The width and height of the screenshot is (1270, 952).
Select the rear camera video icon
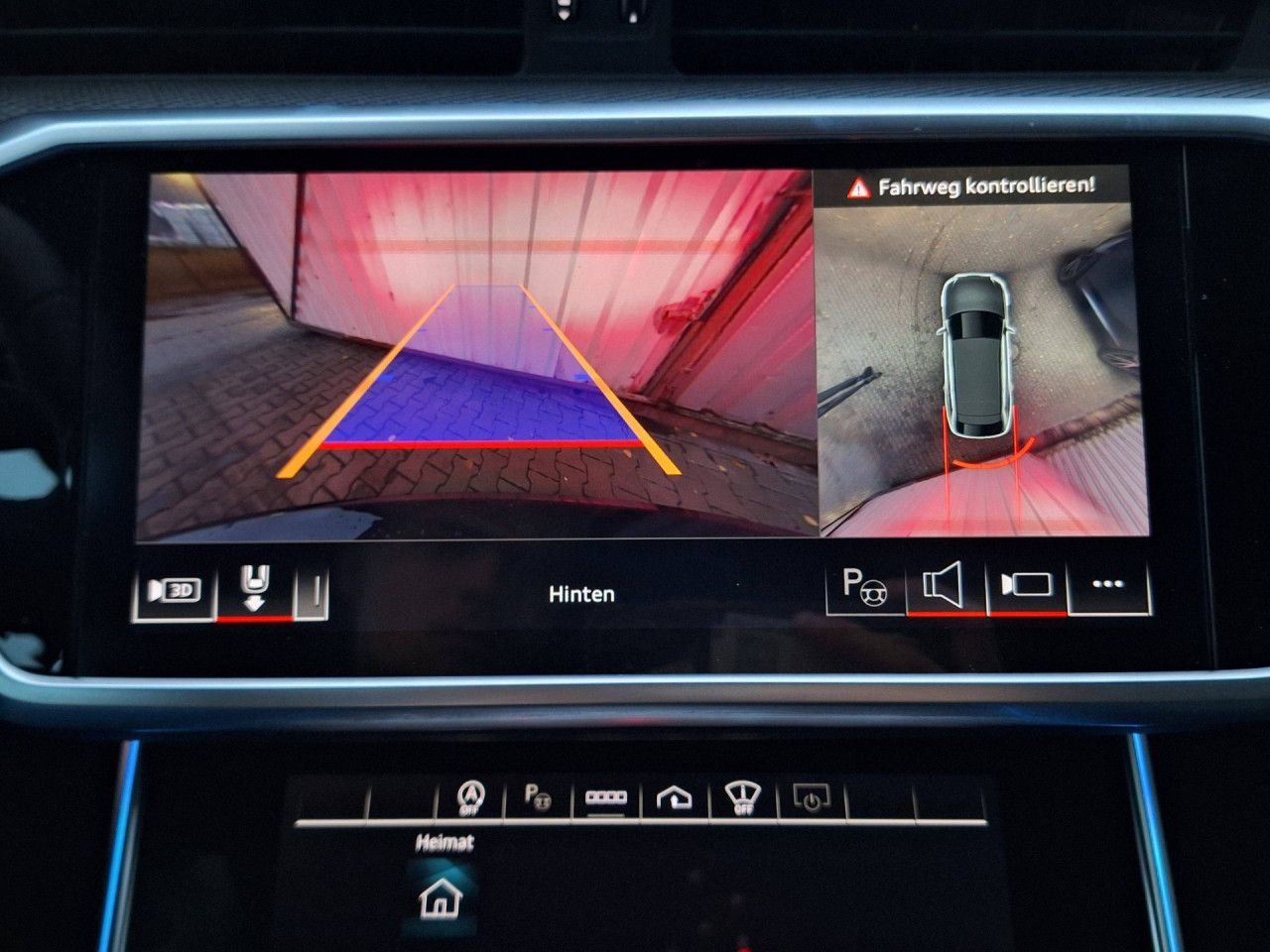(x=1029, y=587)
